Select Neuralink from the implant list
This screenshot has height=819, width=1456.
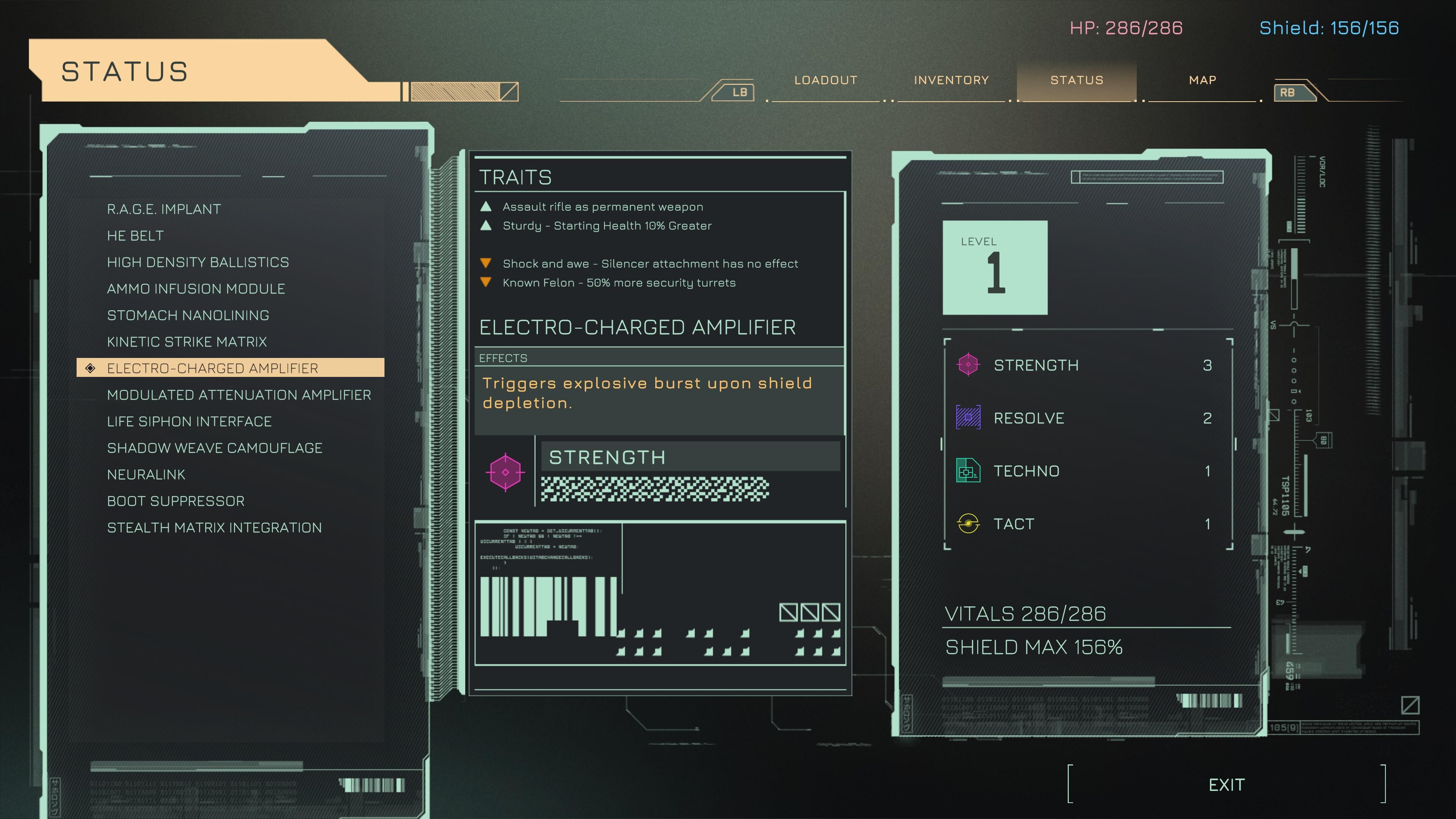click(x=146, y=474)
